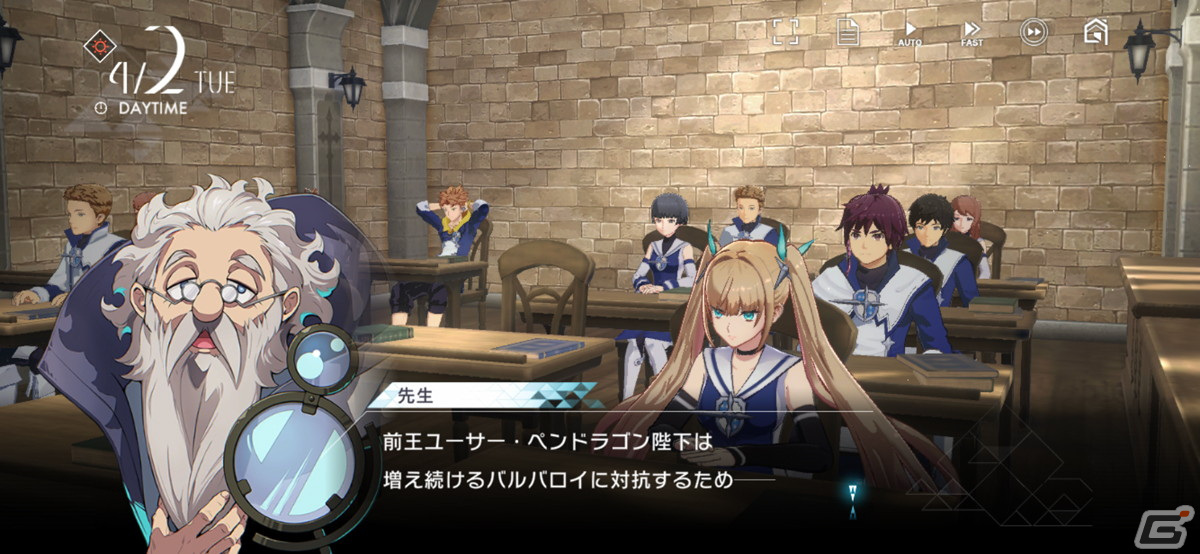Viewport: 1200px width, 554px height.
Task: Return home via the house icon
Action: click(x=1096, y=32)
